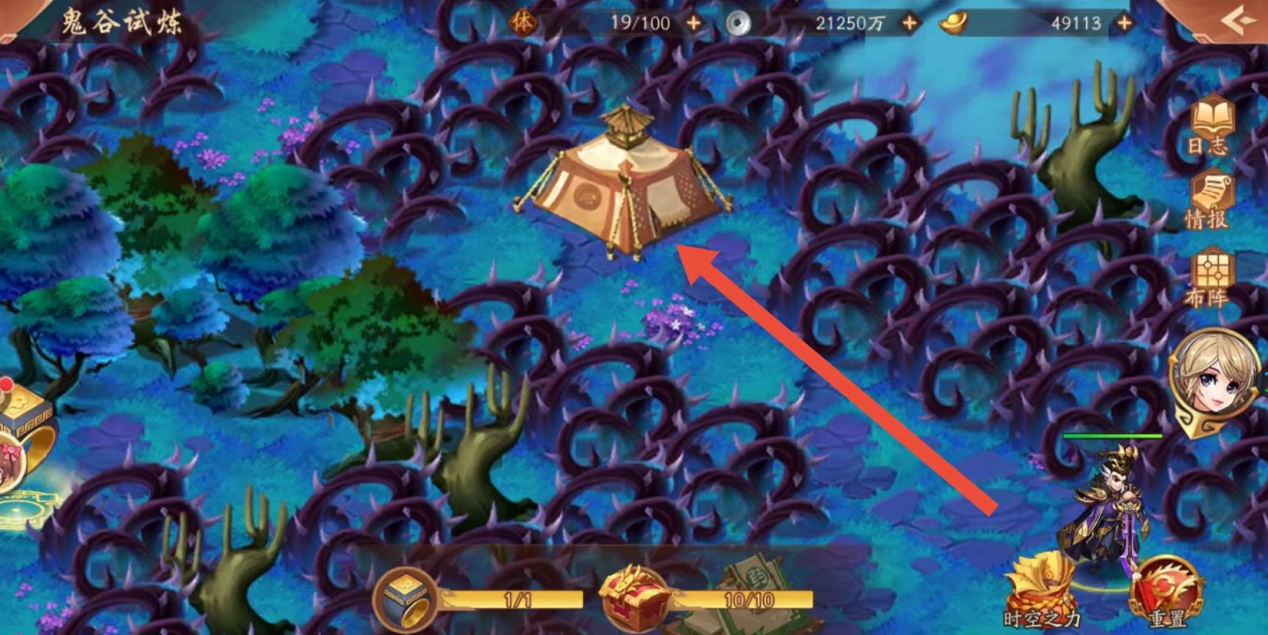Add stamina with the plus beside 19/100

[694, 22]
